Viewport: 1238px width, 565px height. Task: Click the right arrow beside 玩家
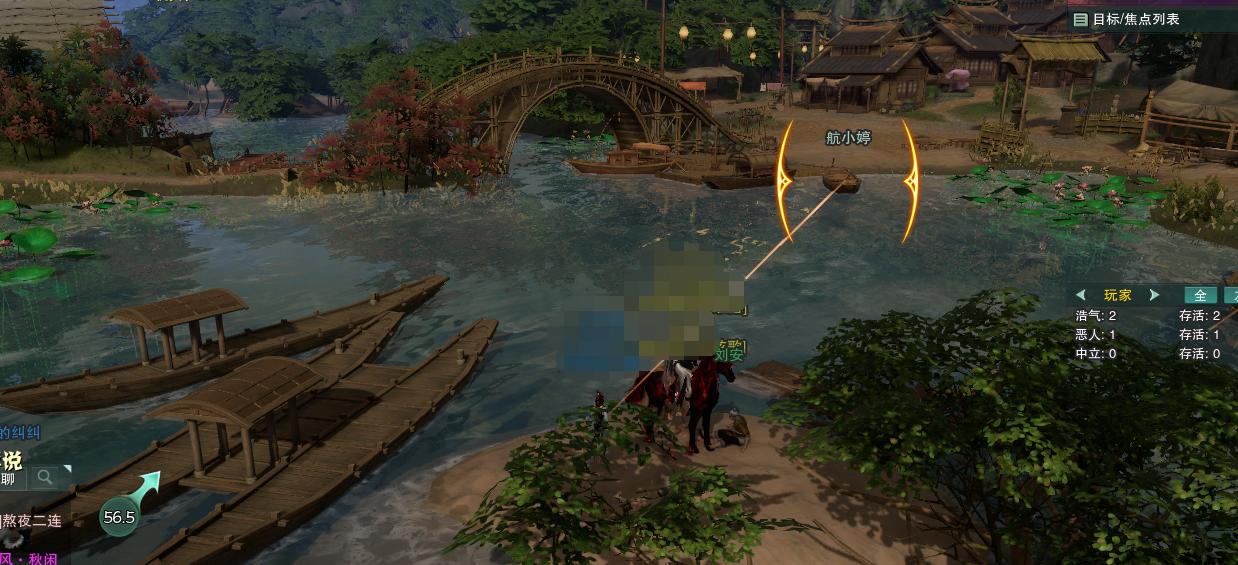pos(1154,295)
